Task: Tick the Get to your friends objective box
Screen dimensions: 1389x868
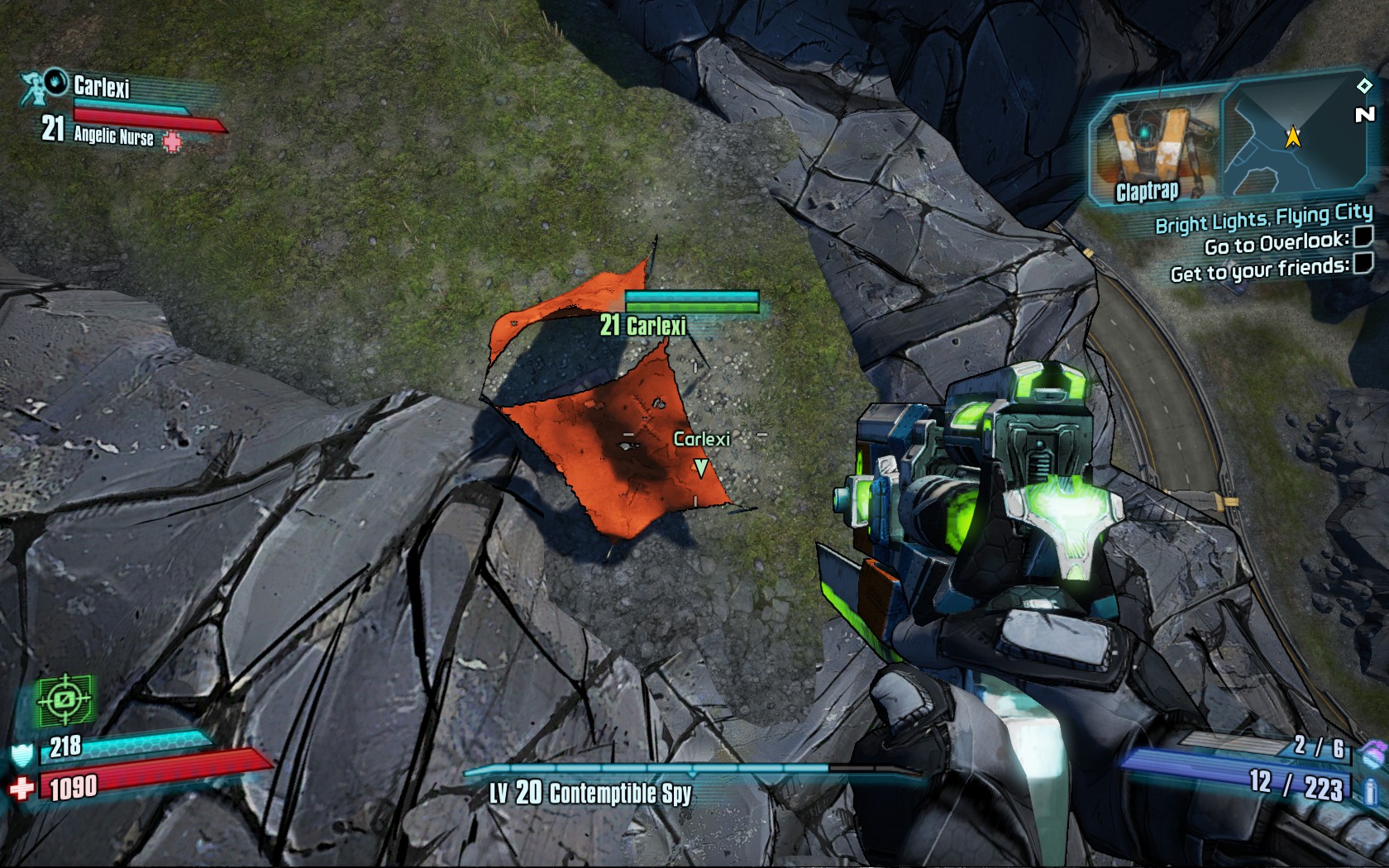Action: [x=1363, y=264]
